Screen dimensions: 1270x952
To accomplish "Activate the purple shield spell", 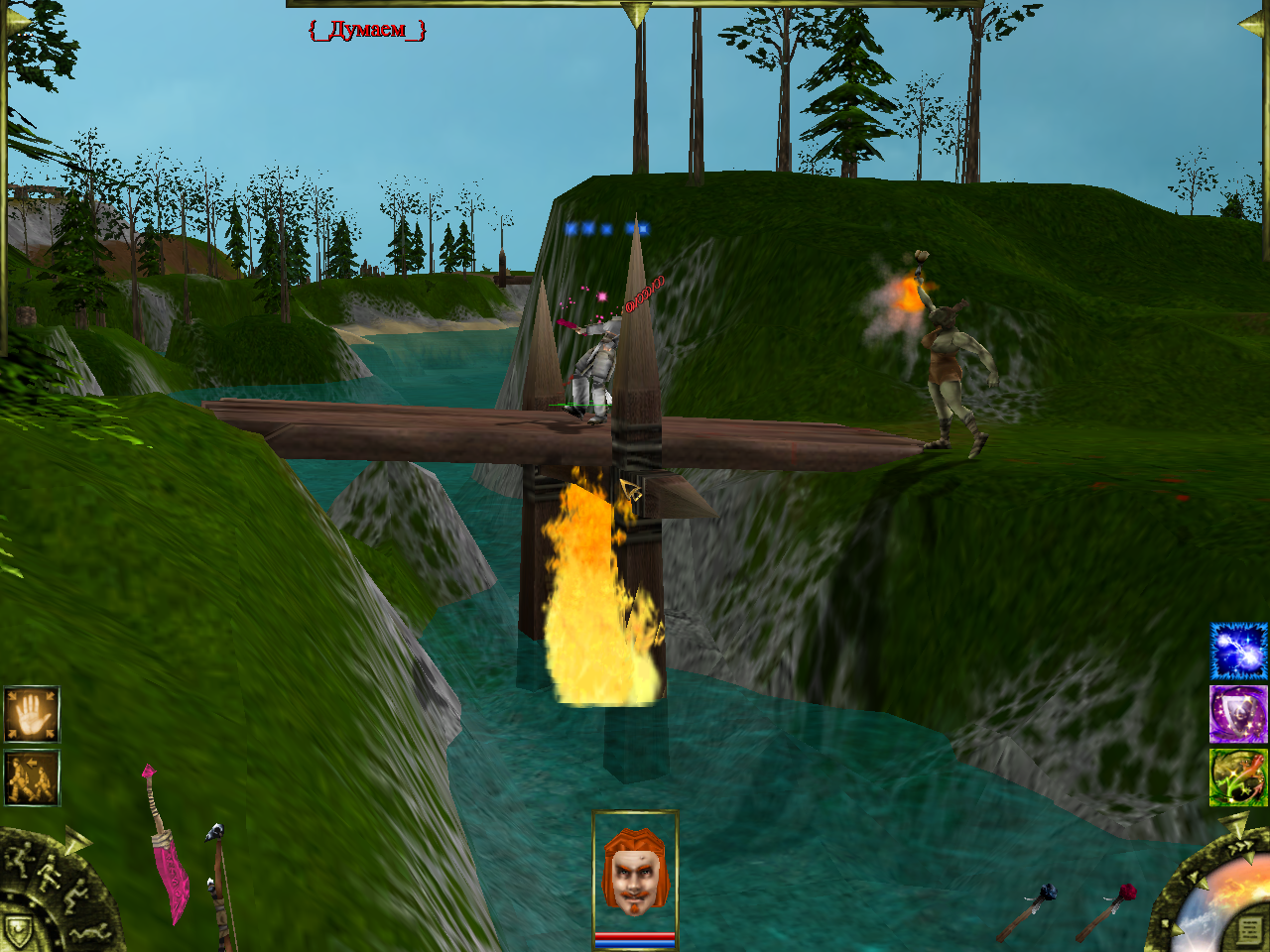I will coord(1238,714).
